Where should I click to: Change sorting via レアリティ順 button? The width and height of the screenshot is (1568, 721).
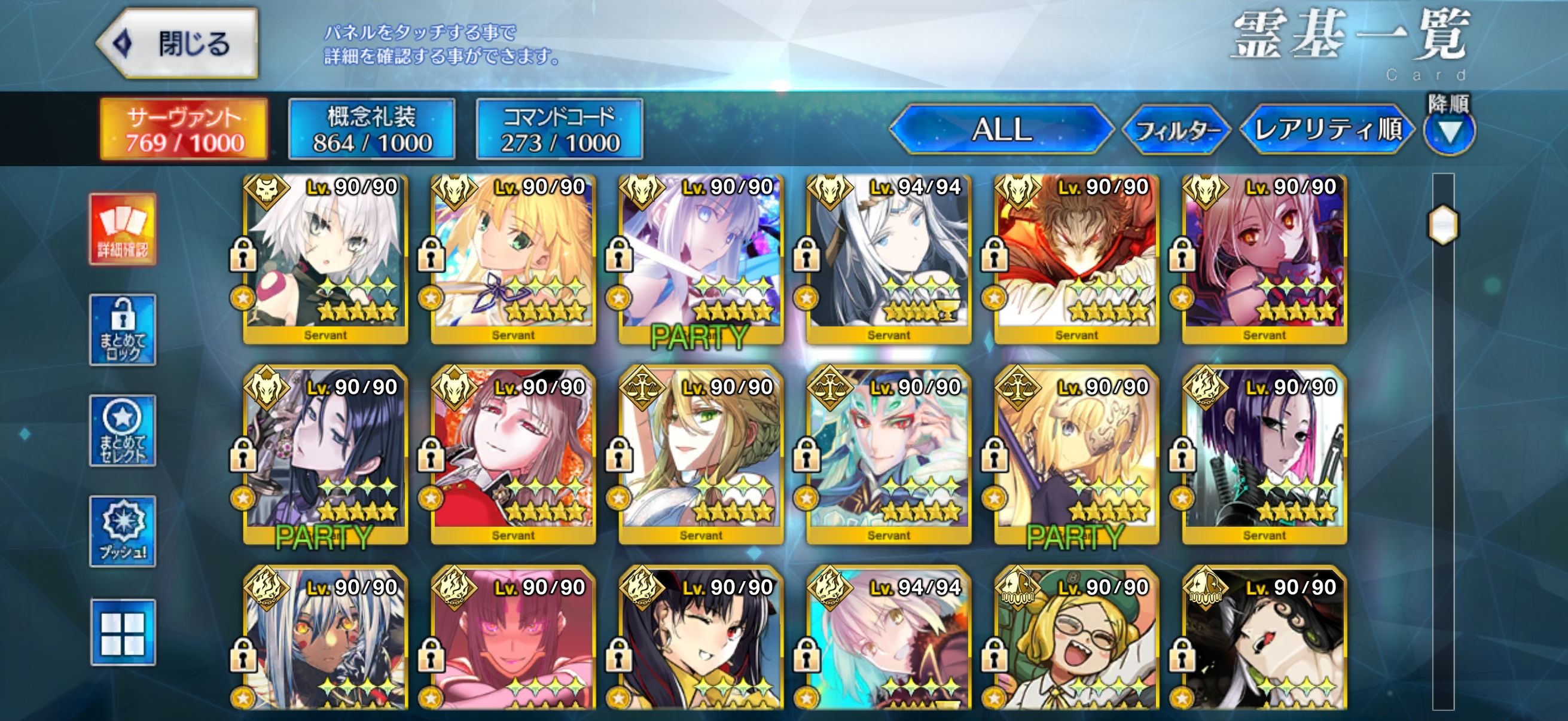[1327, 130]
